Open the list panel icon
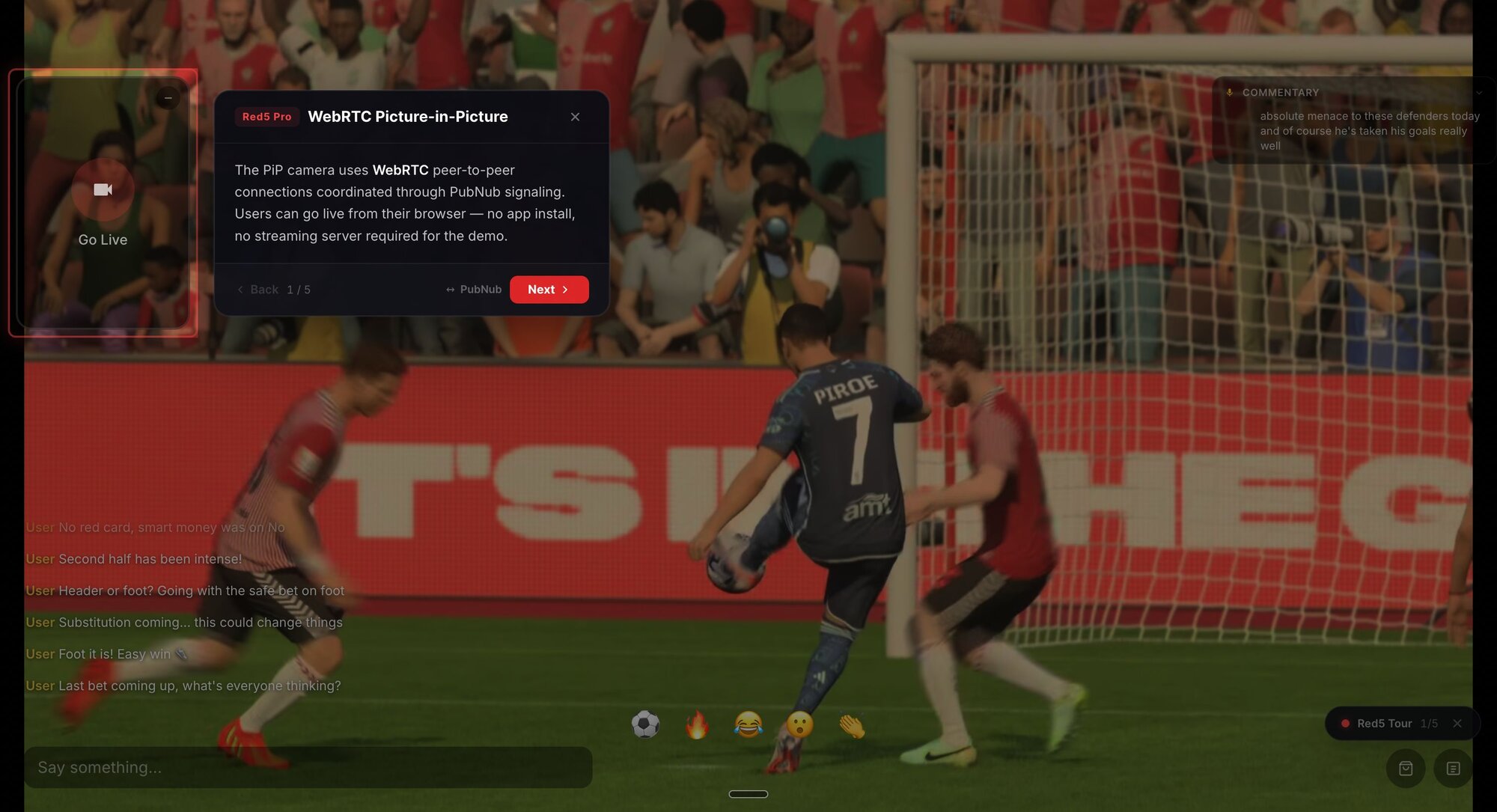The width and height of the screenshot is (1497, 812). tap(1453, 769)
